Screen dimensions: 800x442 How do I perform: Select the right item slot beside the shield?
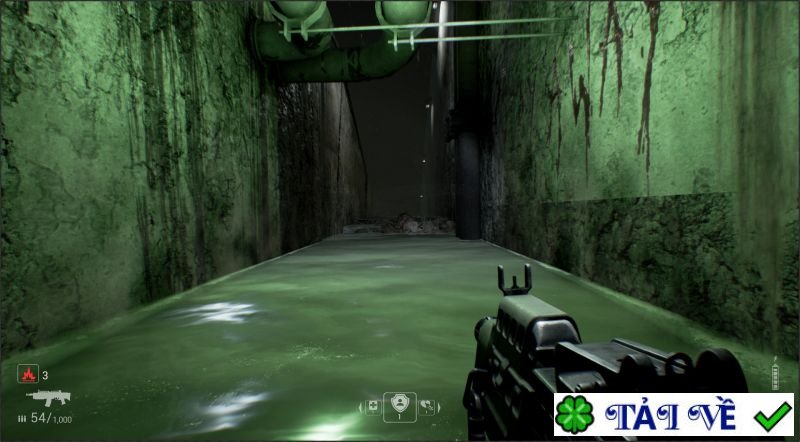[427, 406]
